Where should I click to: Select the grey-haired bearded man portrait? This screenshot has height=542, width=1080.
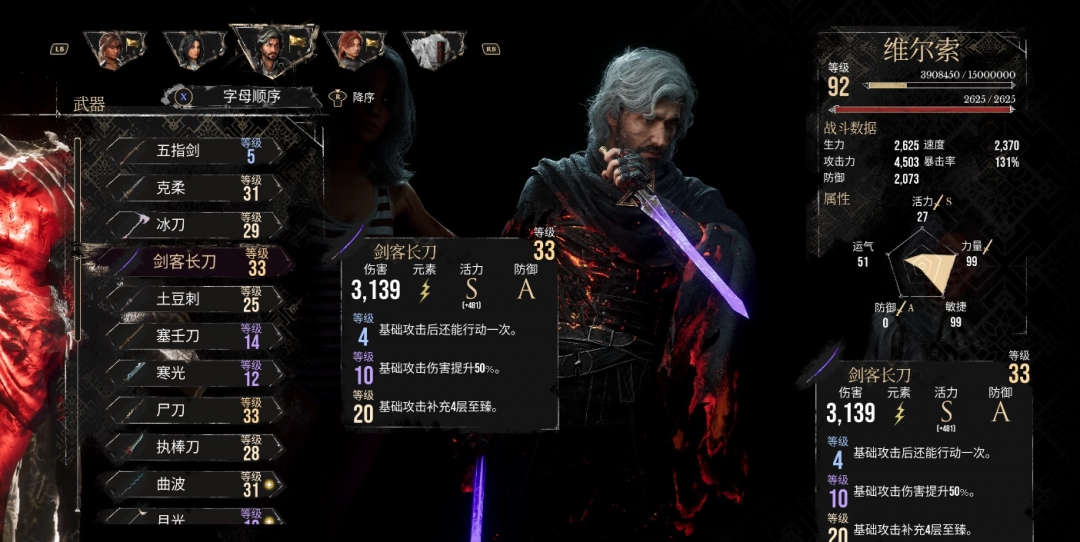[x=271, y=49]
